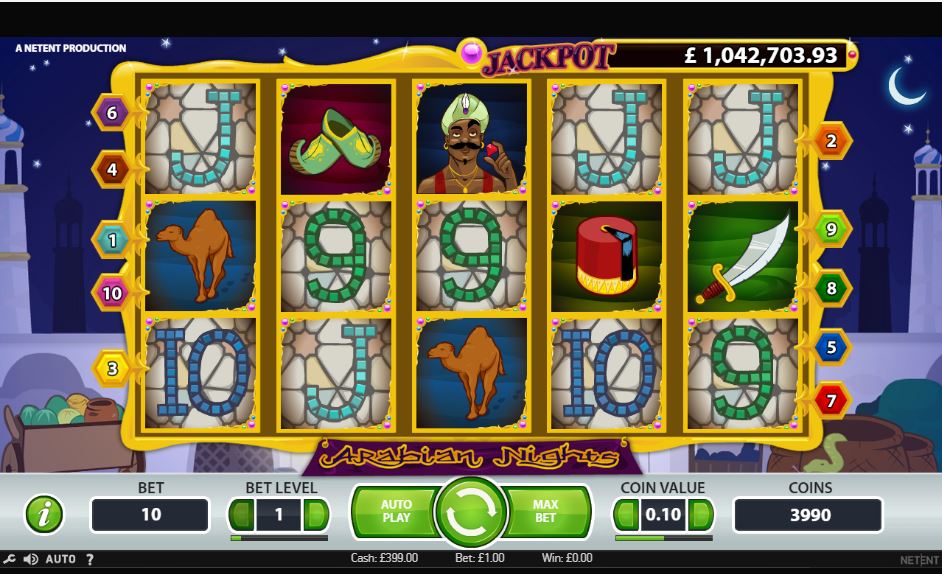942x574 pixels.
Task: Lower the coin value
Action: (x=625, y=515)
